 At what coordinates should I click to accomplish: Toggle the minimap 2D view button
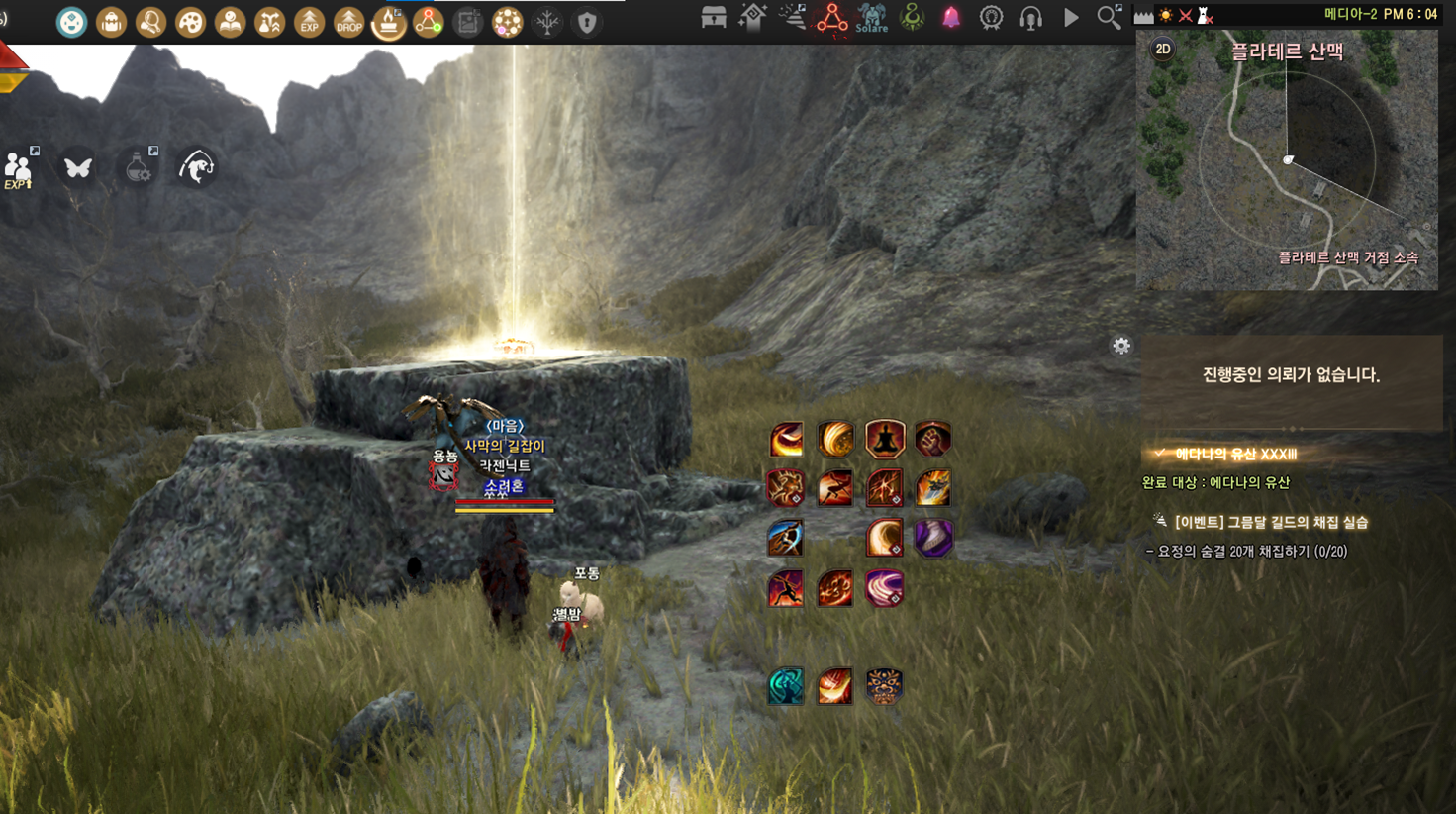(x=1163, y=50)
